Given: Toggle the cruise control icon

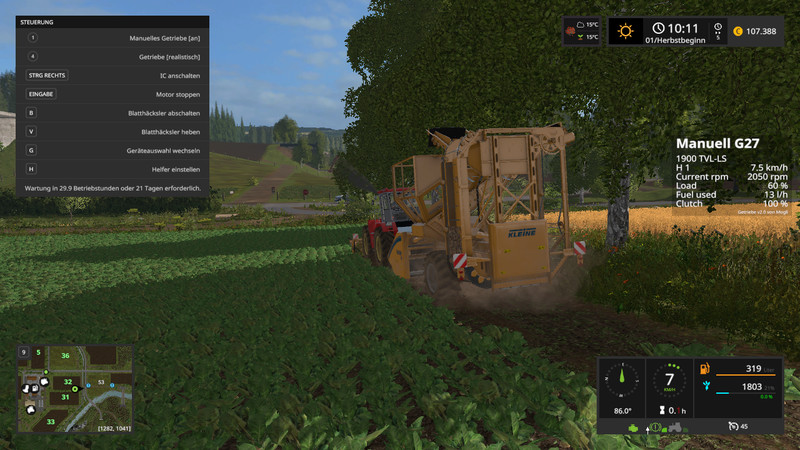Looking at the screenshot, I should [734, 426].
